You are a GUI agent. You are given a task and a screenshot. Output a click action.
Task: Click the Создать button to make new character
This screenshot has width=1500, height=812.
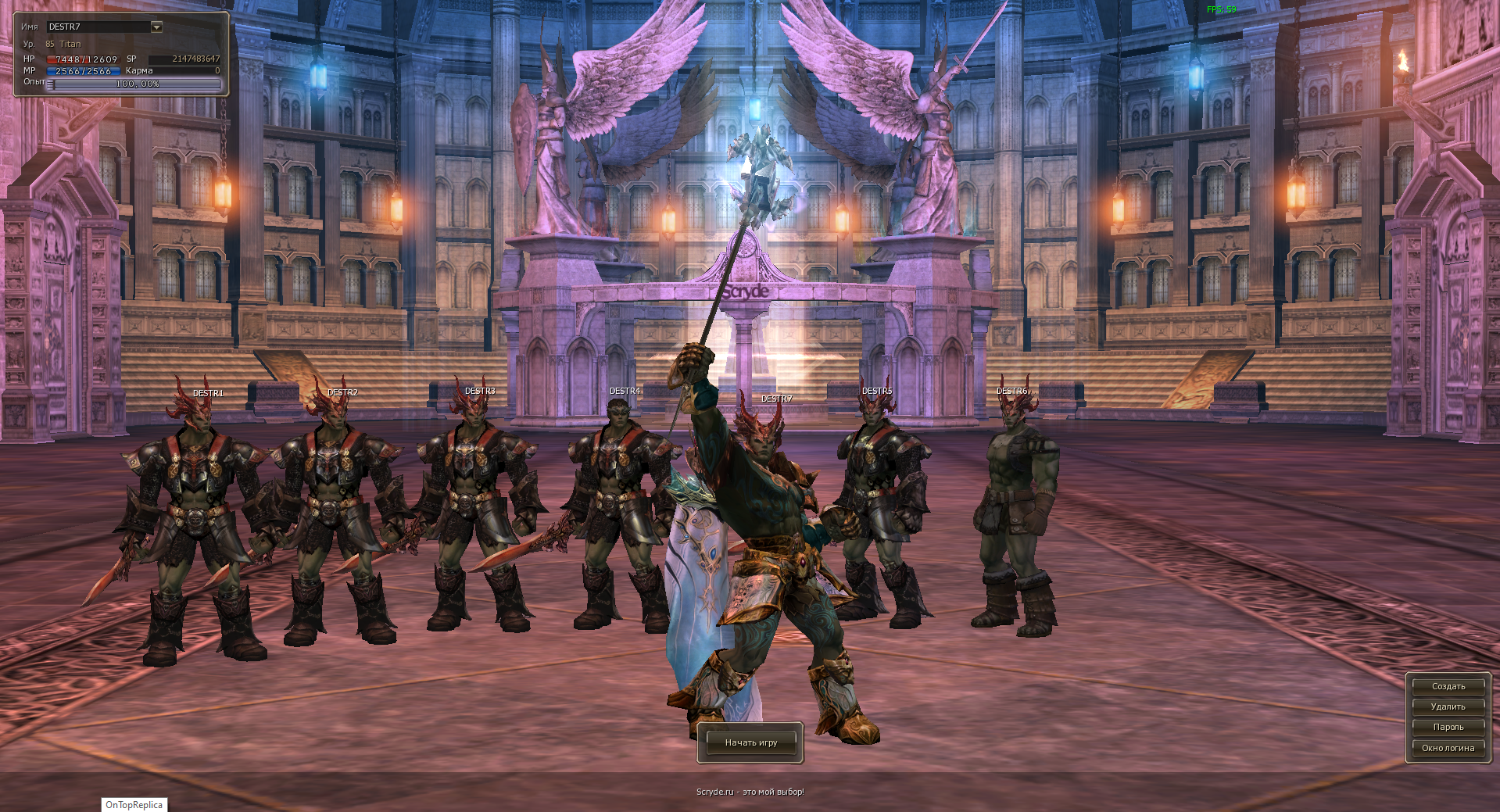(x=1447, y=685)
